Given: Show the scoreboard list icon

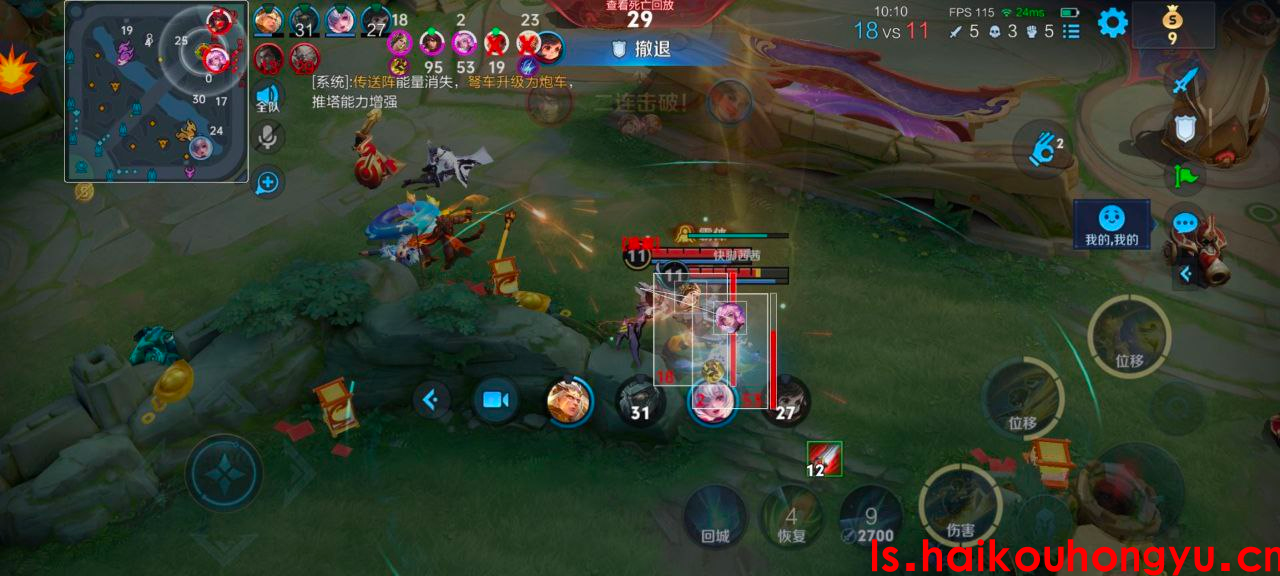Looking at the screenshot, I should [1072, 31].
